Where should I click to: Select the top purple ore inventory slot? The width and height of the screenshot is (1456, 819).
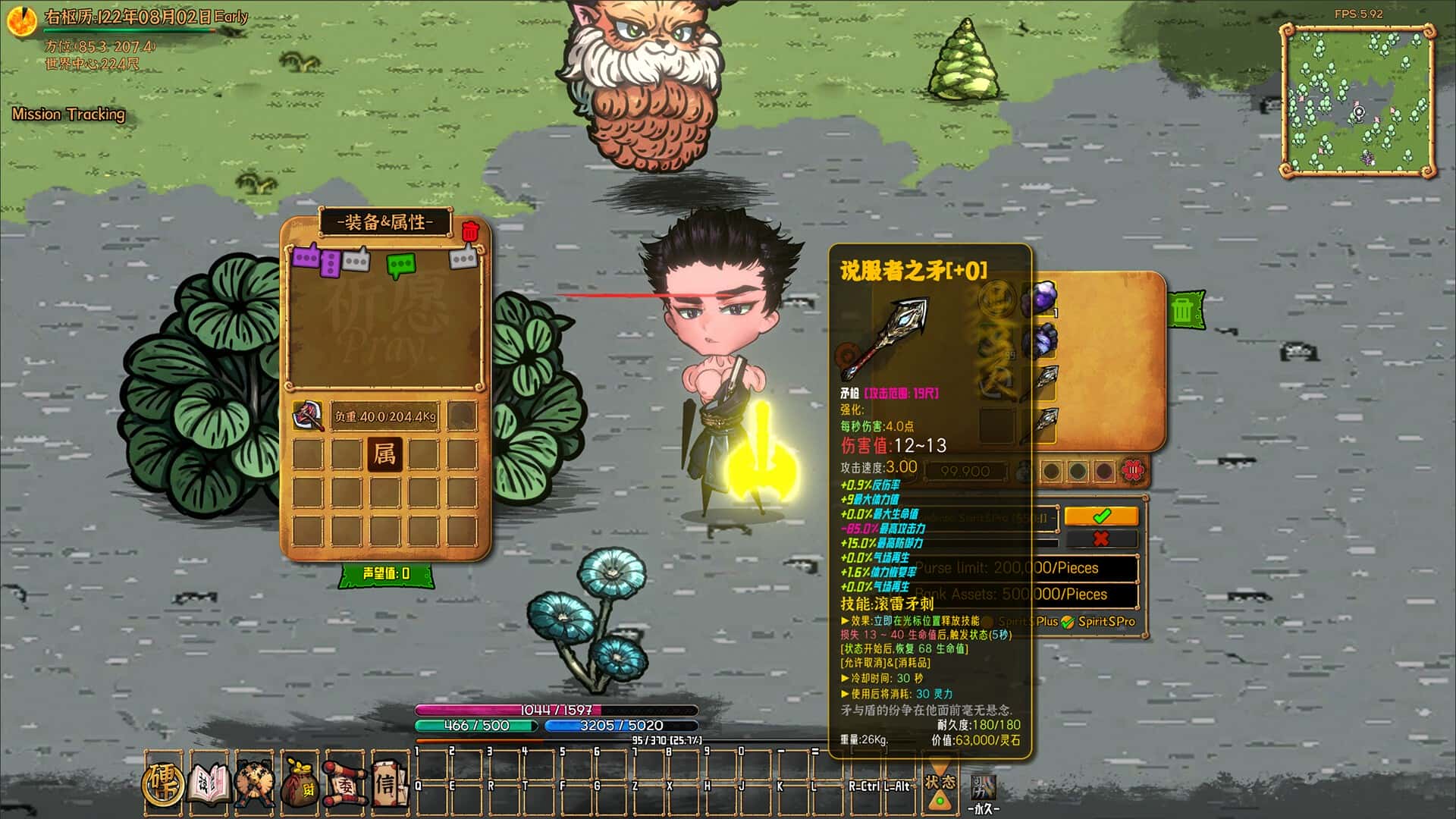click(1040, 298)
